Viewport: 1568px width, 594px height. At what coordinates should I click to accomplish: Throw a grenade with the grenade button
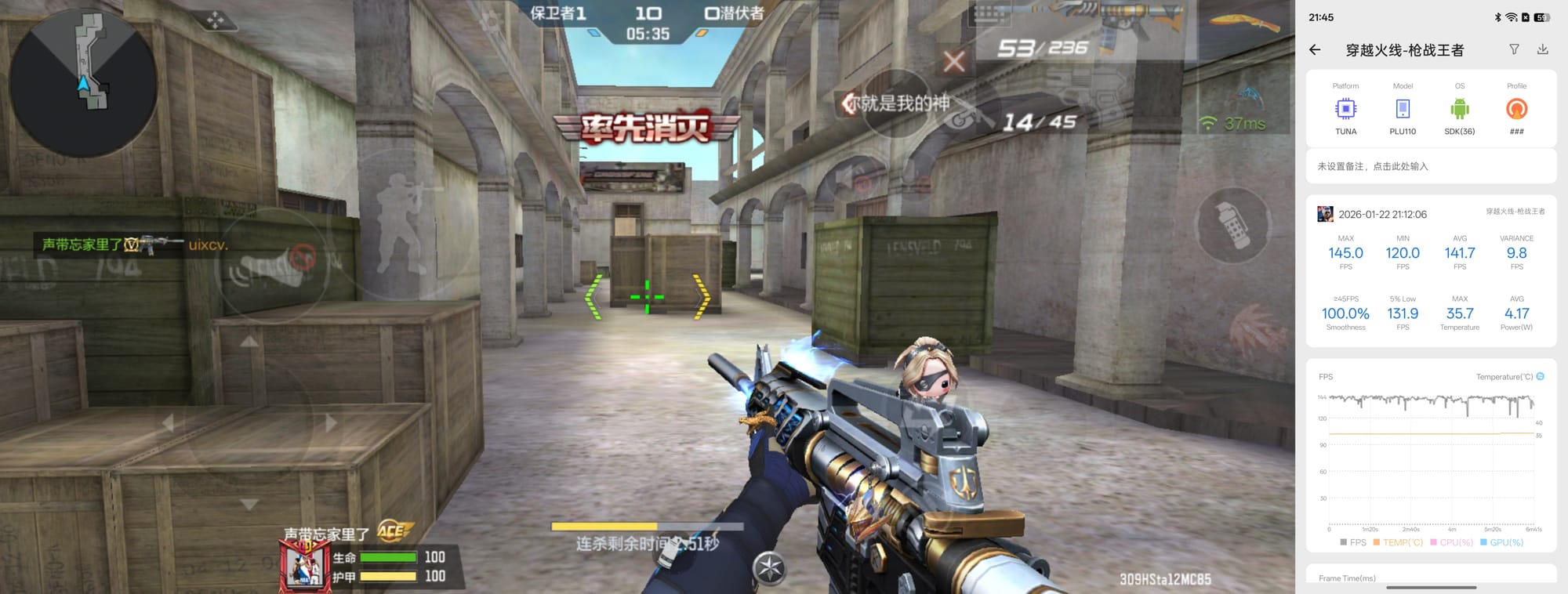[1232, 225]
